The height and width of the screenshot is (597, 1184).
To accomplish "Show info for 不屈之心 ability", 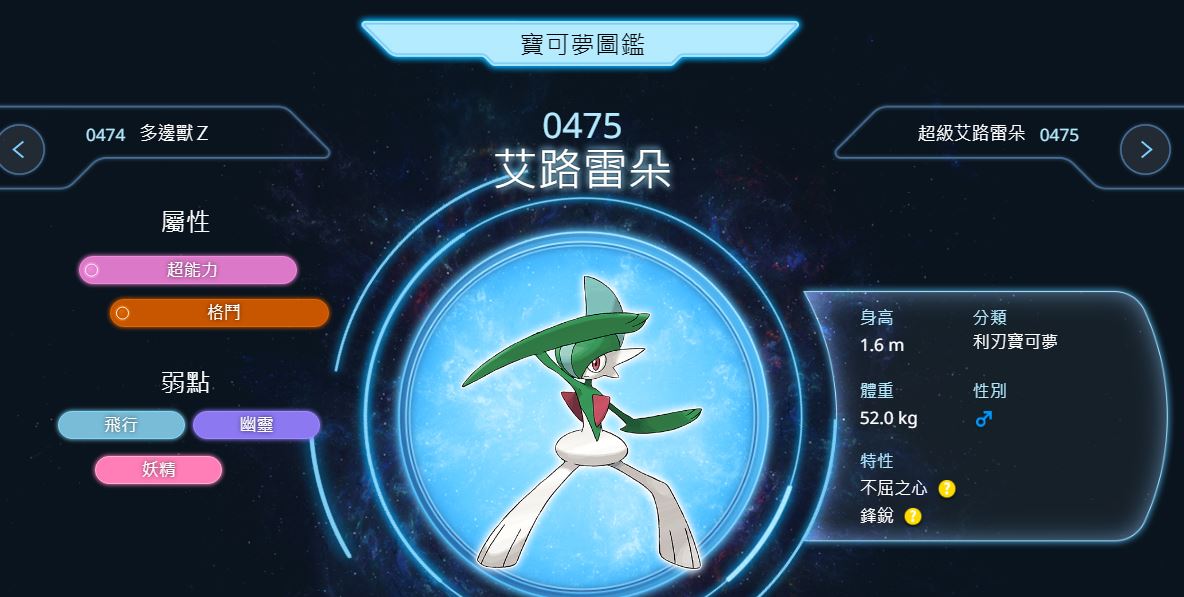I will (x=947, y=489).
